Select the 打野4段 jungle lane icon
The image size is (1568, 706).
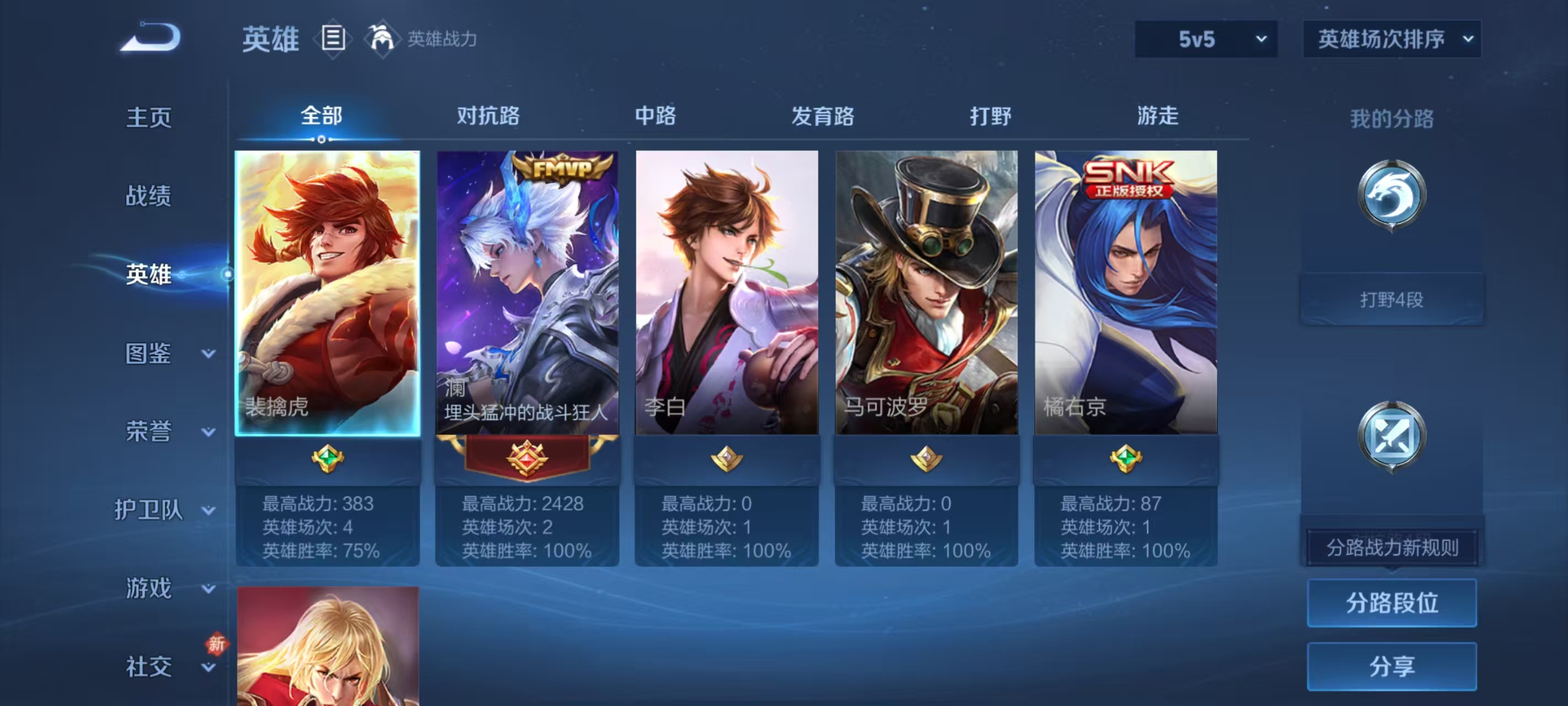point(1392,195)
